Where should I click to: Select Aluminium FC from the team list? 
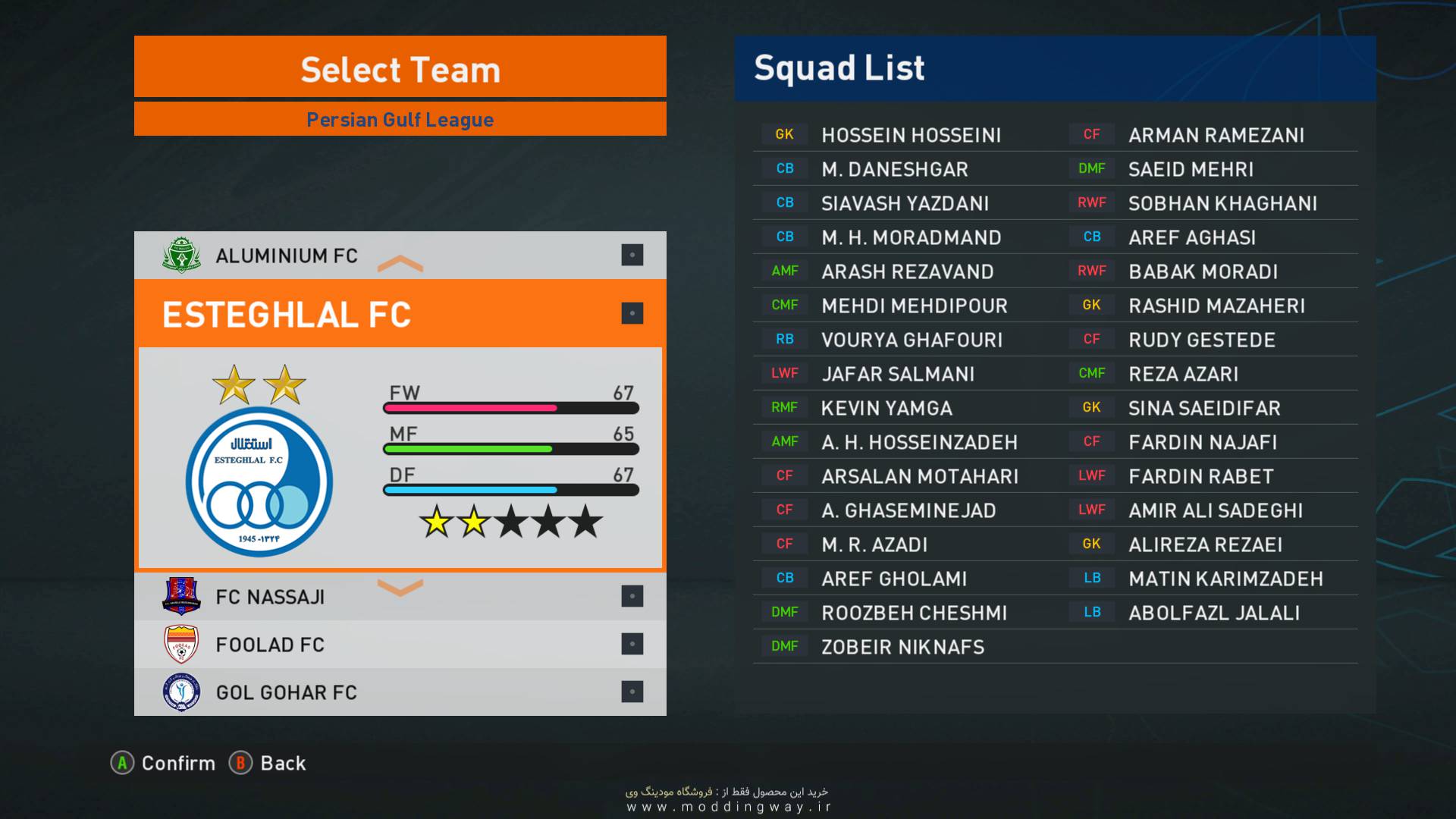pyautogui.click(x=287, y=256)
